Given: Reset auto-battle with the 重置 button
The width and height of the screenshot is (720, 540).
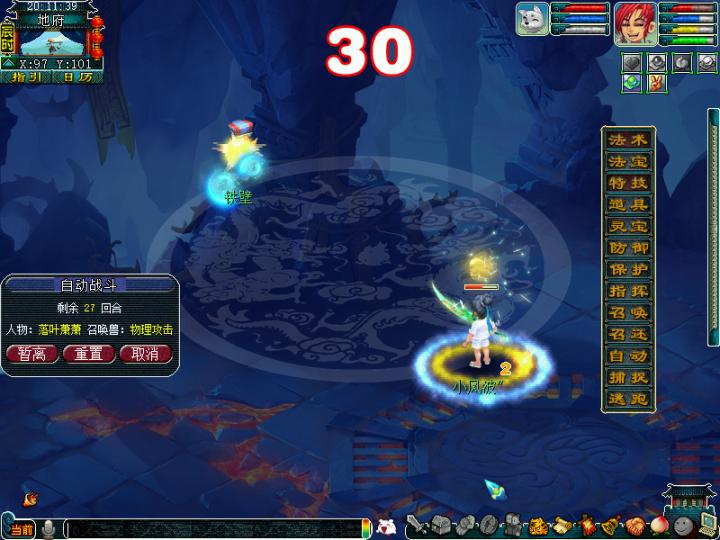Looking at the screenshot, I should click(x=89, y=354).
